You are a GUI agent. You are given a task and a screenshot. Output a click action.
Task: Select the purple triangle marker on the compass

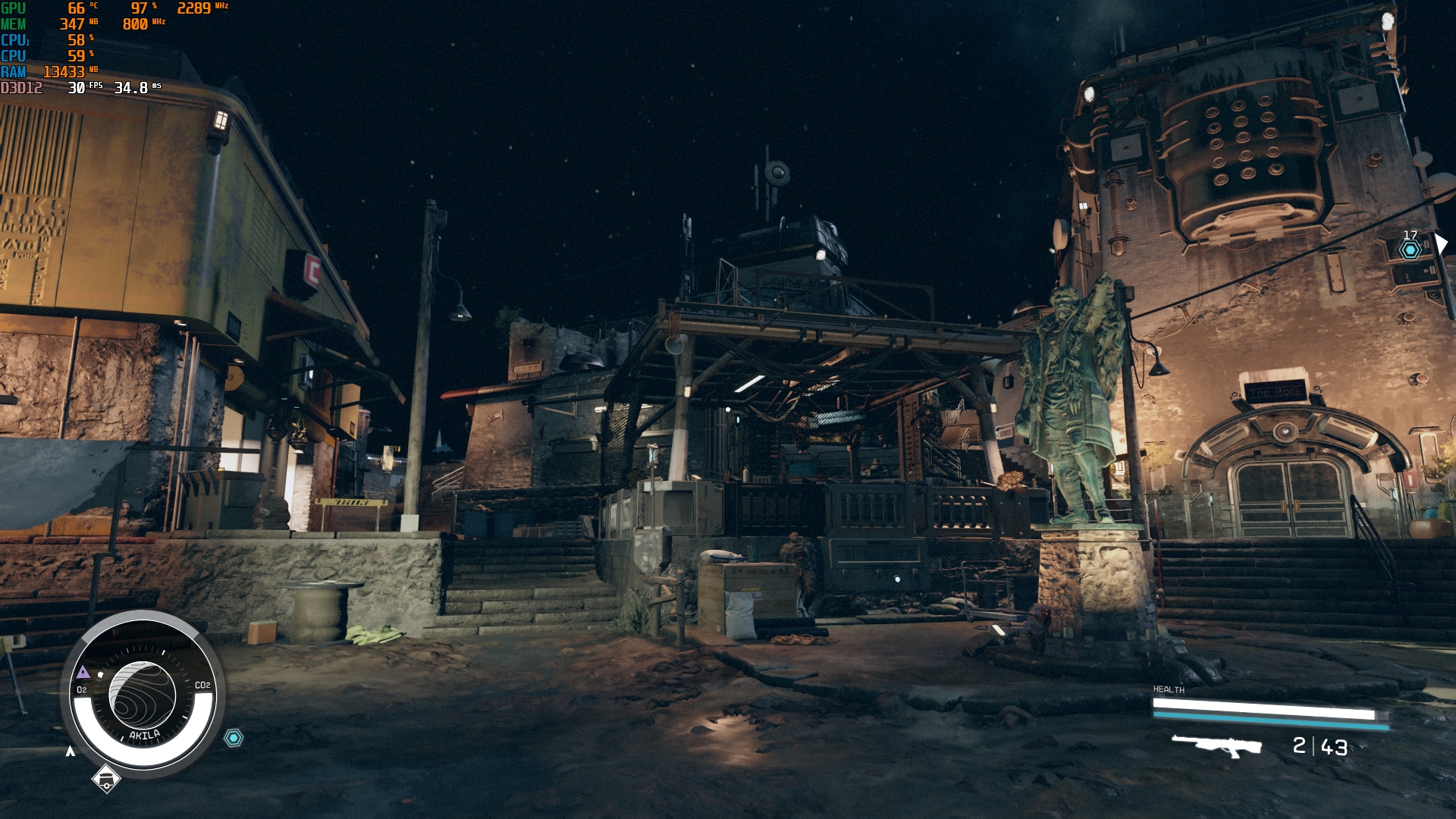pyautogui.click(x=83, y=672)
